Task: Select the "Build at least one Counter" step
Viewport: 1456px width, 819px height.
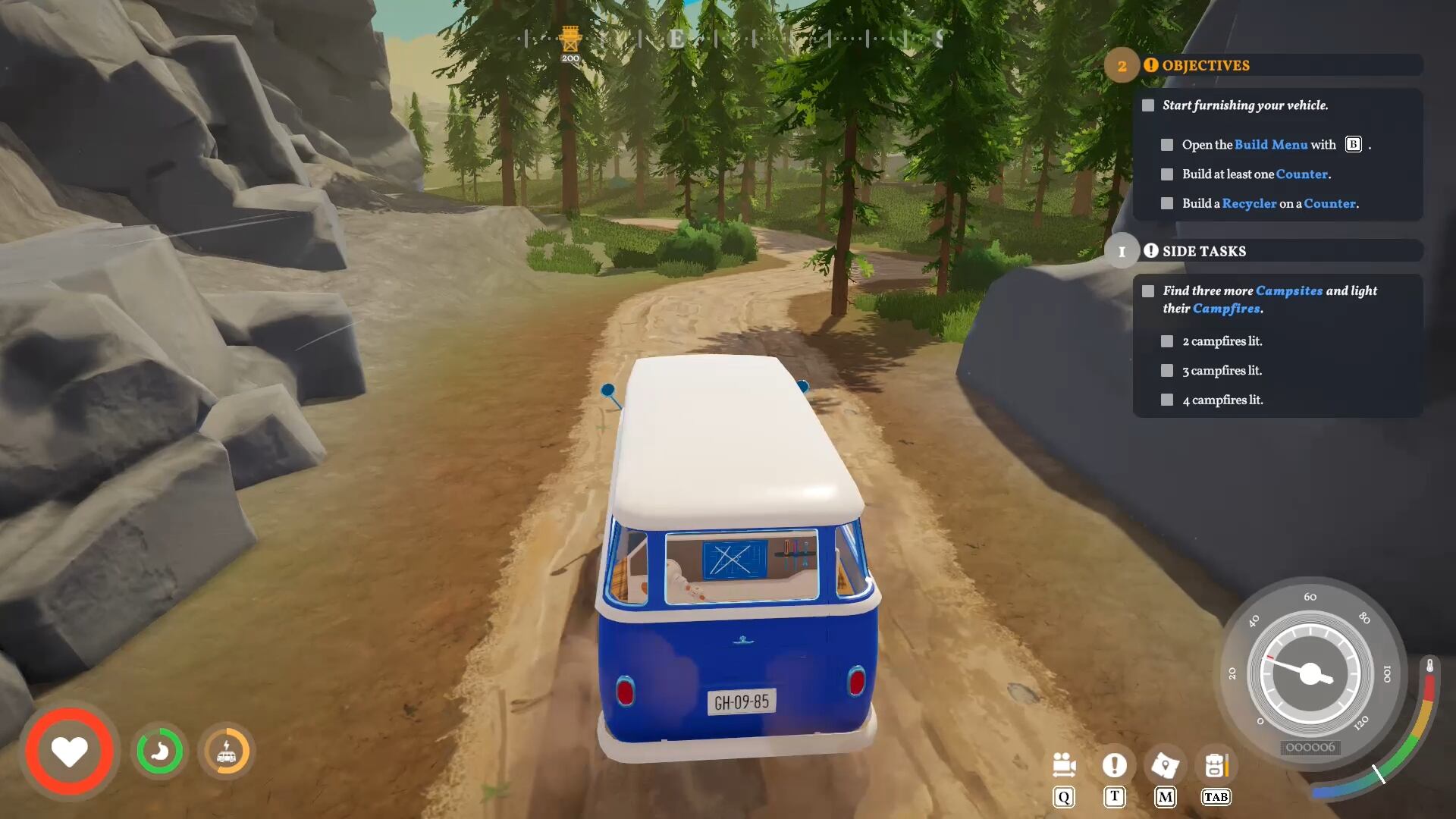Action: tap(1256, 174)
